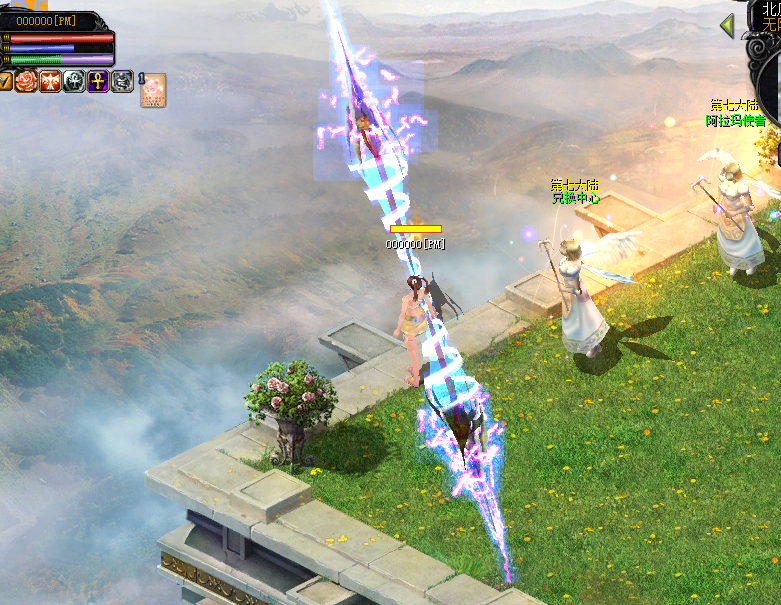This screenshot has width=781, height=605.
Task: Click the pink rose buff icon
Action: (x=27, y=81)
